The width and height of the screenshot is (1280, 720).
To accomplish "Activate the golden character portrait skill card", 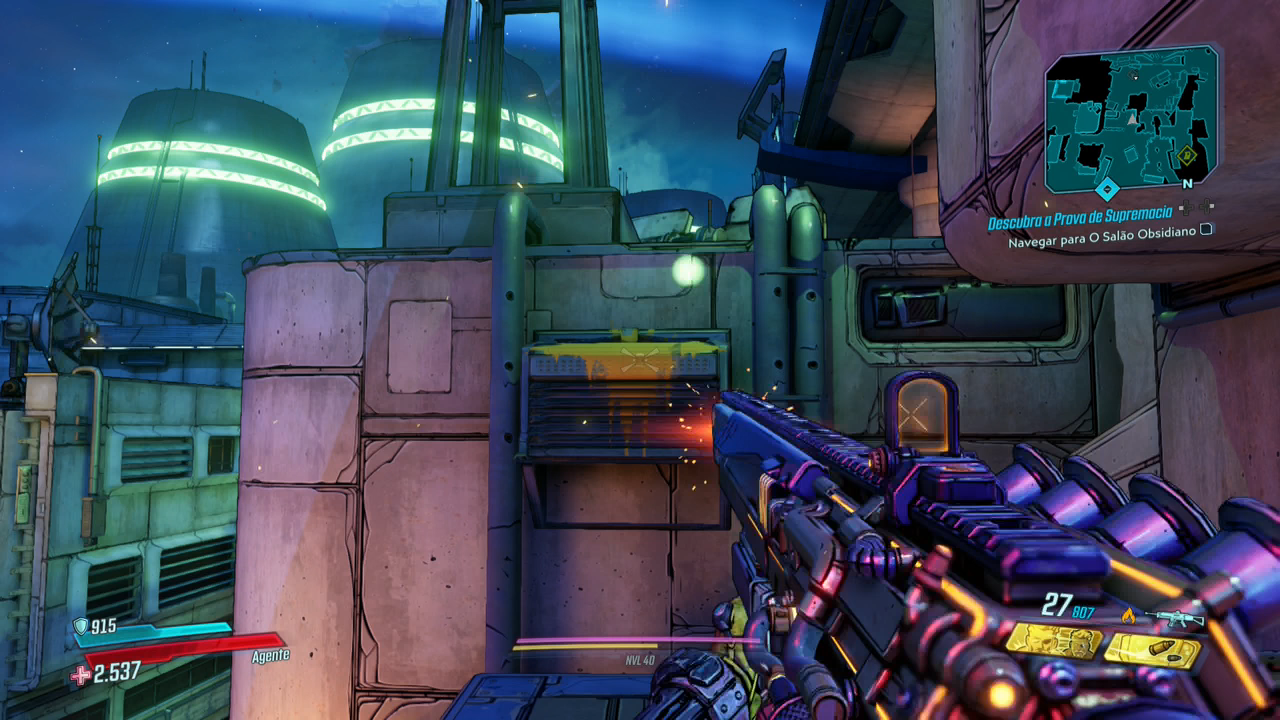I will [x=1053, y=640].
